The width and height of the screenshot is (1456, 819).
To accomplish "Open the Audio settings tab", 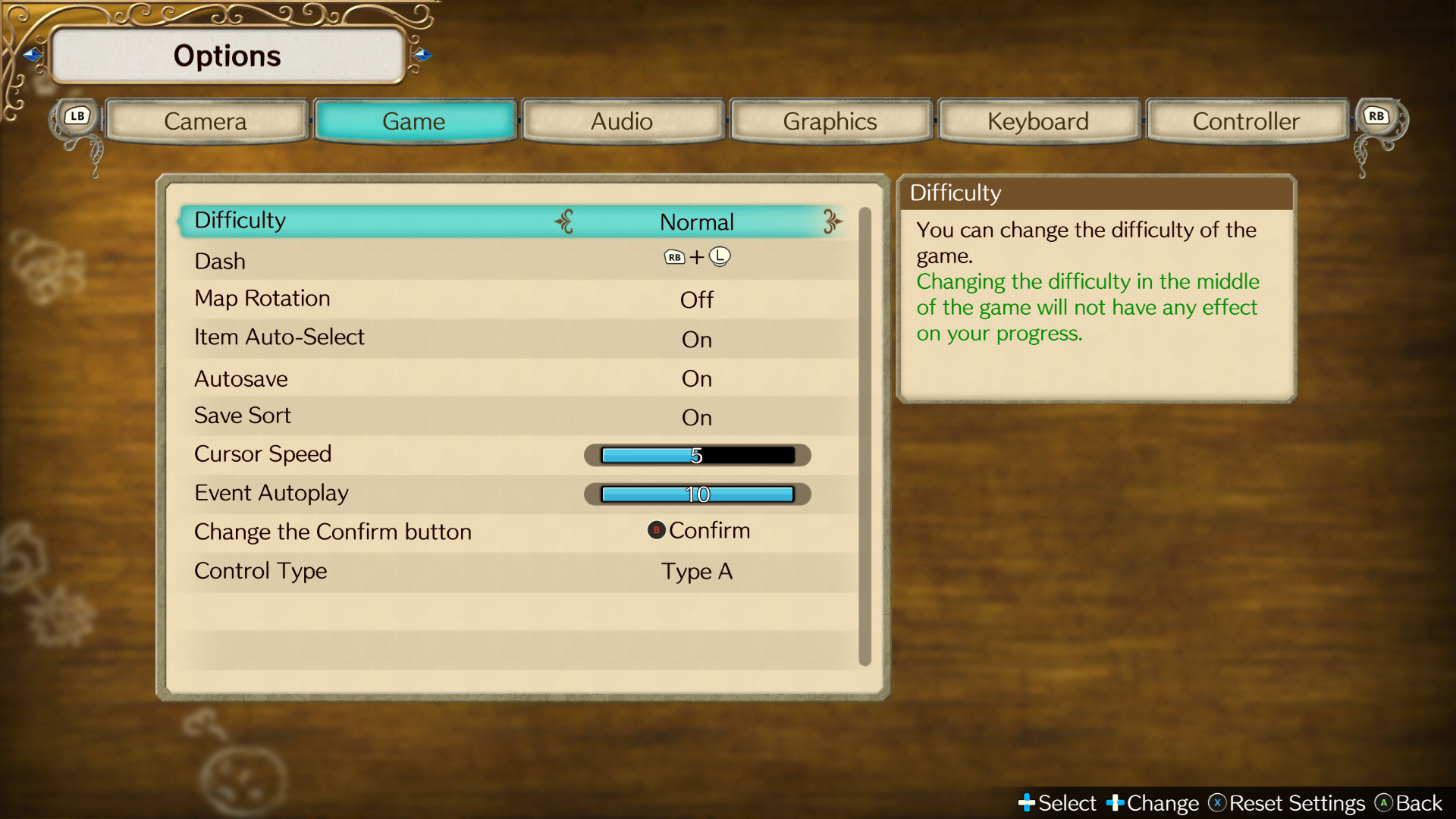I will pyautogui.click(x=622, y=121).
